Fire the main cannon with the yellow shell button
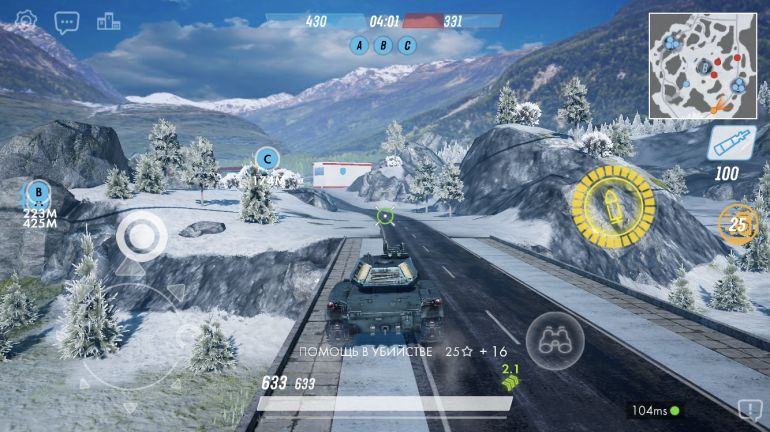770x432 pixels. point(612,205)
